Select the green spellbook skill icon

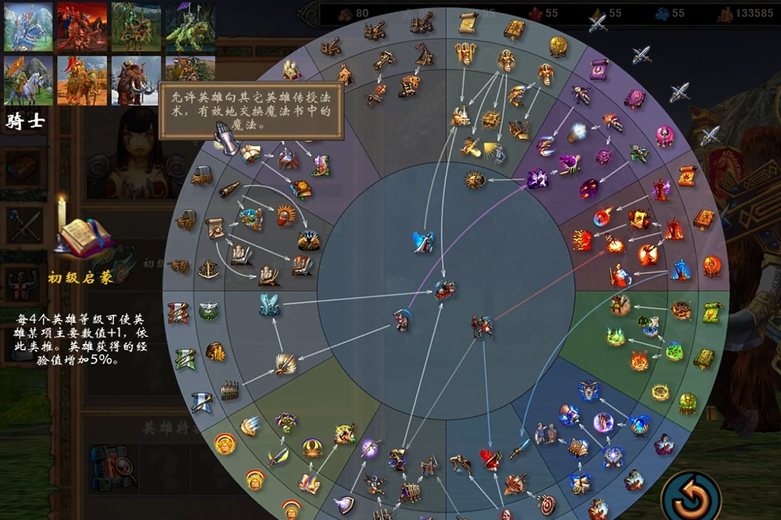tap(705, 358)
